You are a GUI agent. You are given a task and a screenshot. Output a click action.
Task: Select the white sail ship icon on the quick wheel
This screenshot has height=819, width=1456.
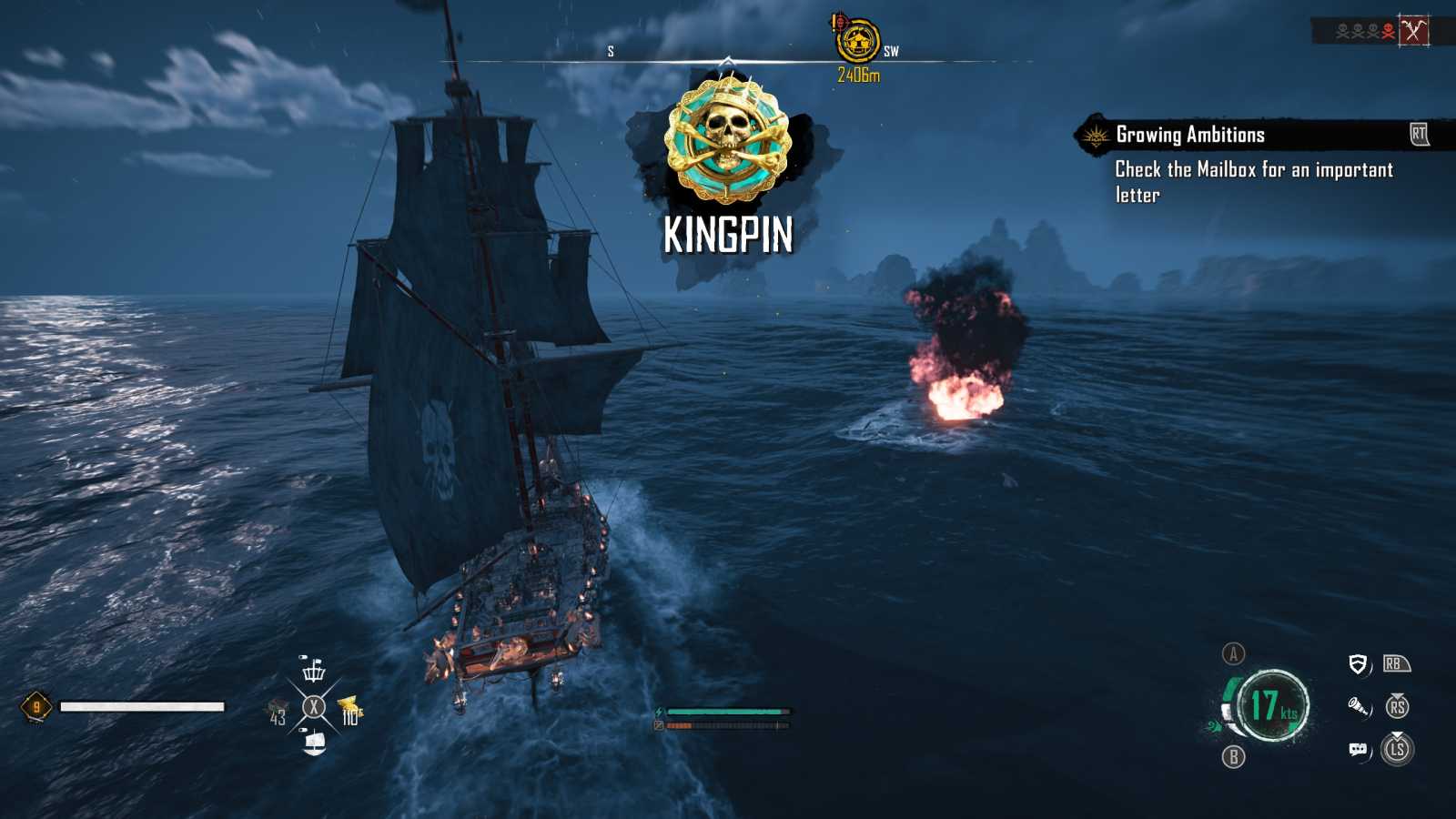click(x=314, y=743)
